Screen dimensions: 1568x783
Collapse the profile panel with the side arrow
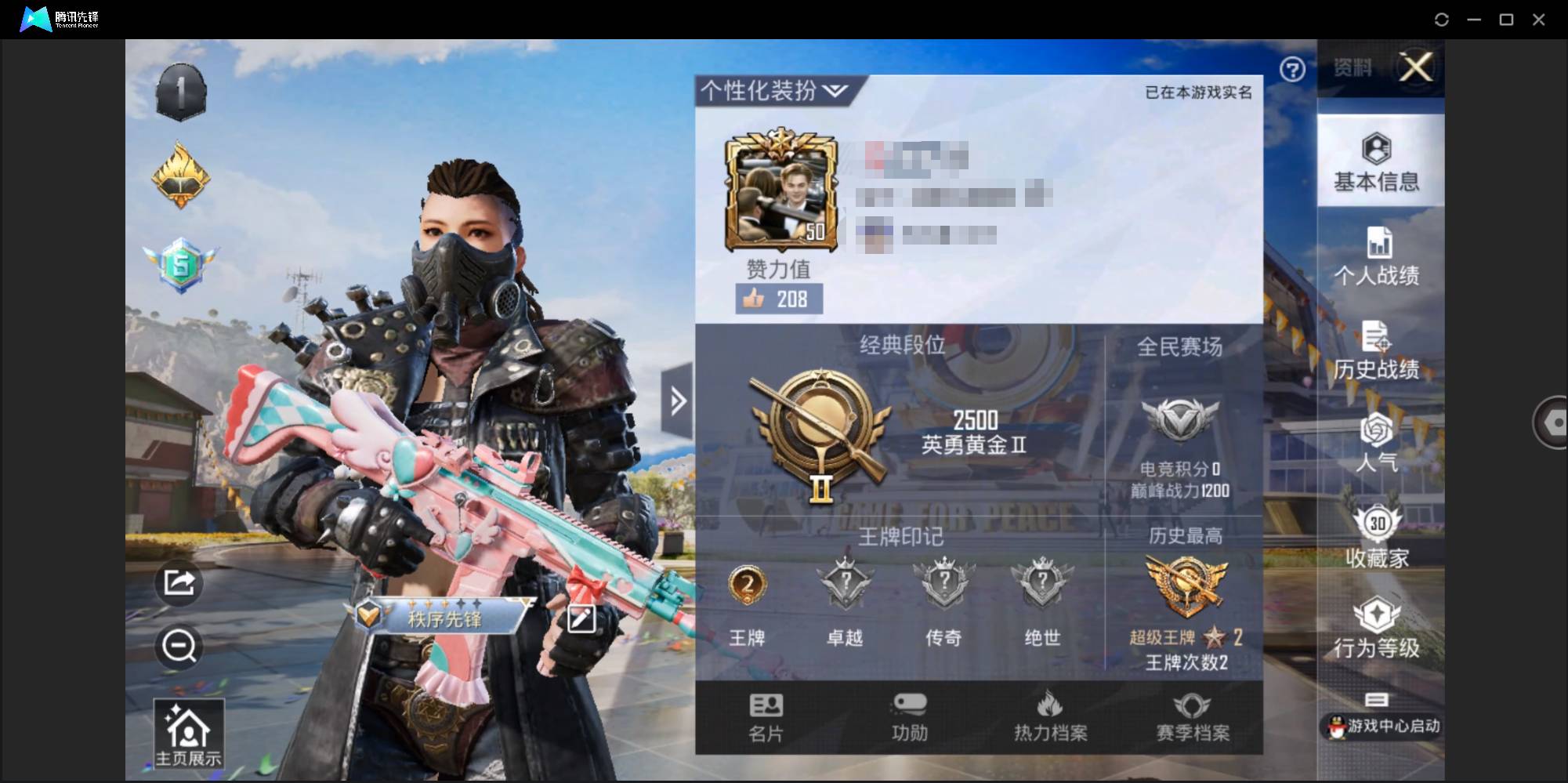pyautogui.click(x=679, y=399)
